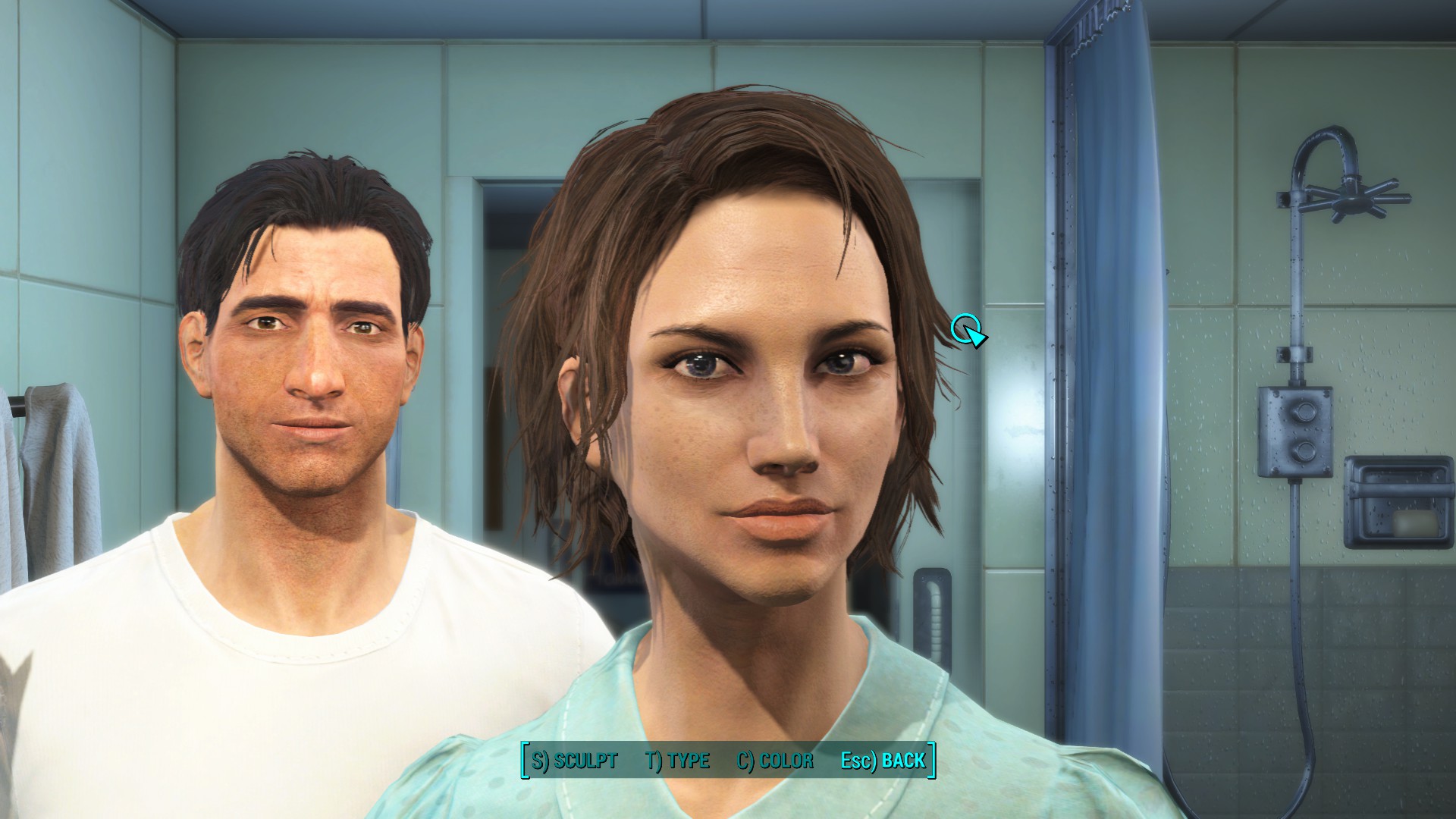Image resolution: width=1456 pixels, height=819 pixels.
Task: Switch editing to the male character
Action: pyautogui.click(x=303, y=341)
